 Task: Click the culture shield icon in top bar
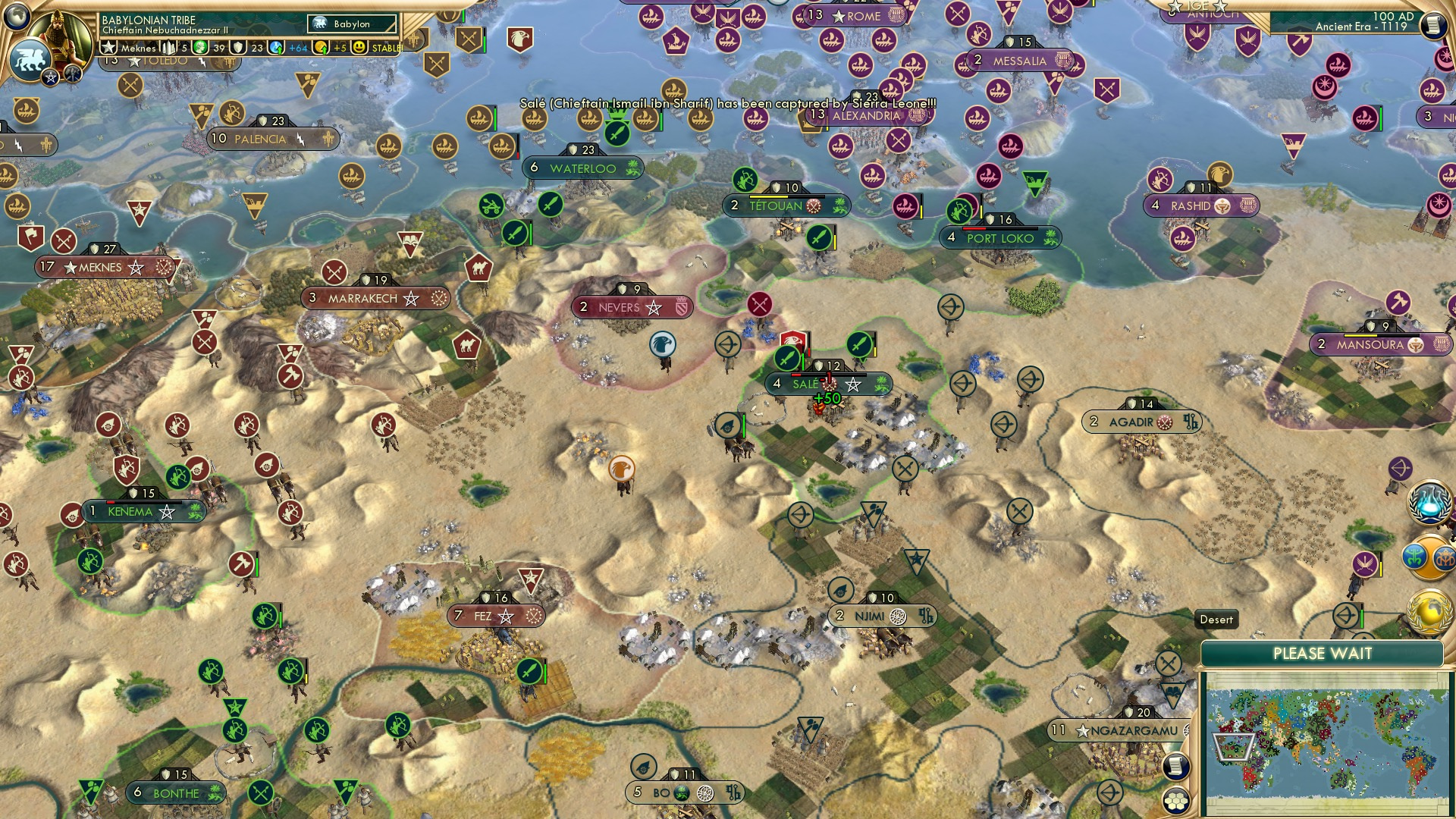(237, 47)
